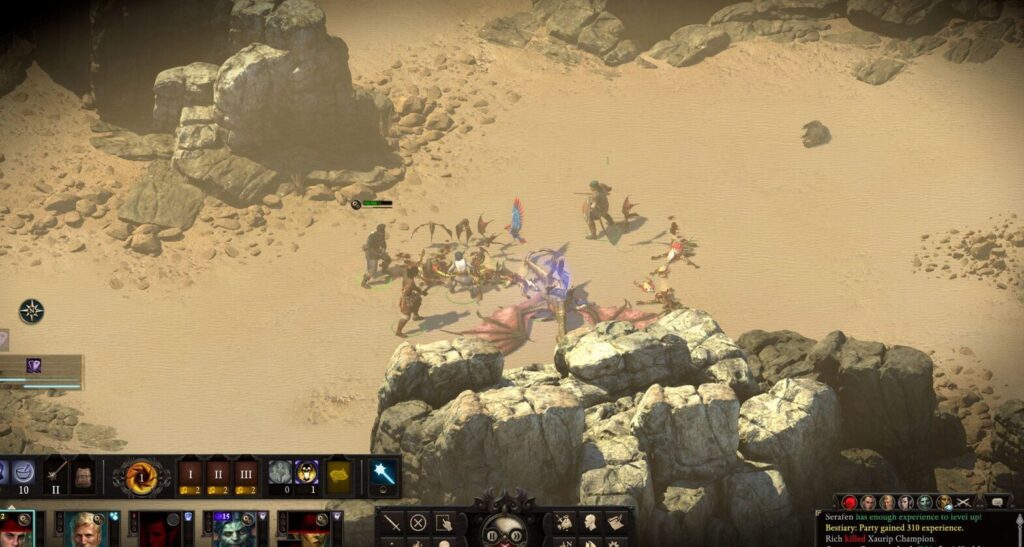Screen dimensions: 1024x547
Task: Open the character sheet head icon
Action: [591, 521]
